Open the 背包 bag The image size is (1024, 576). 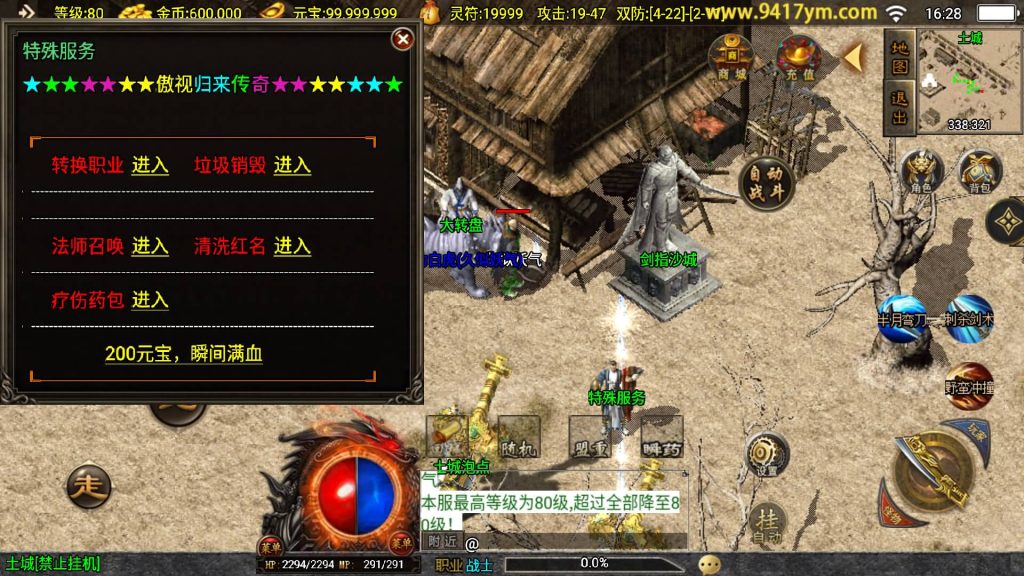tap(979, 171)
